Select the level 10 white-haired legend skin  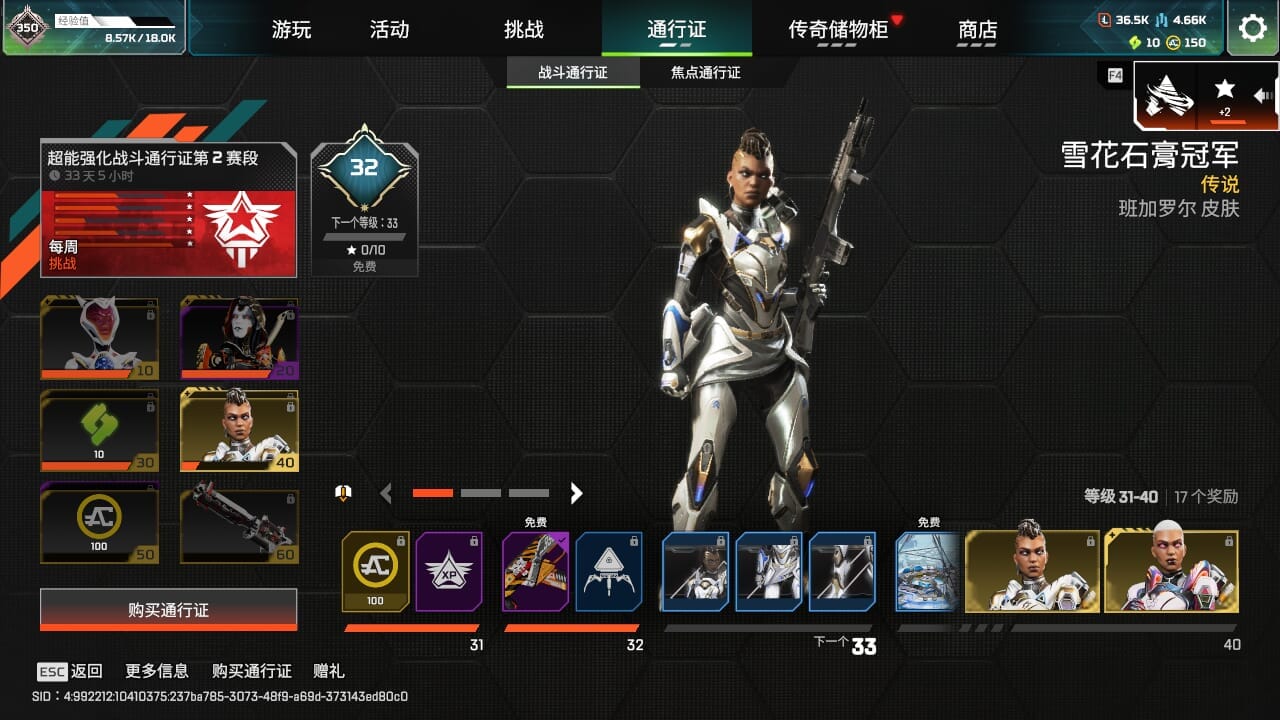(x=99, y=337)
